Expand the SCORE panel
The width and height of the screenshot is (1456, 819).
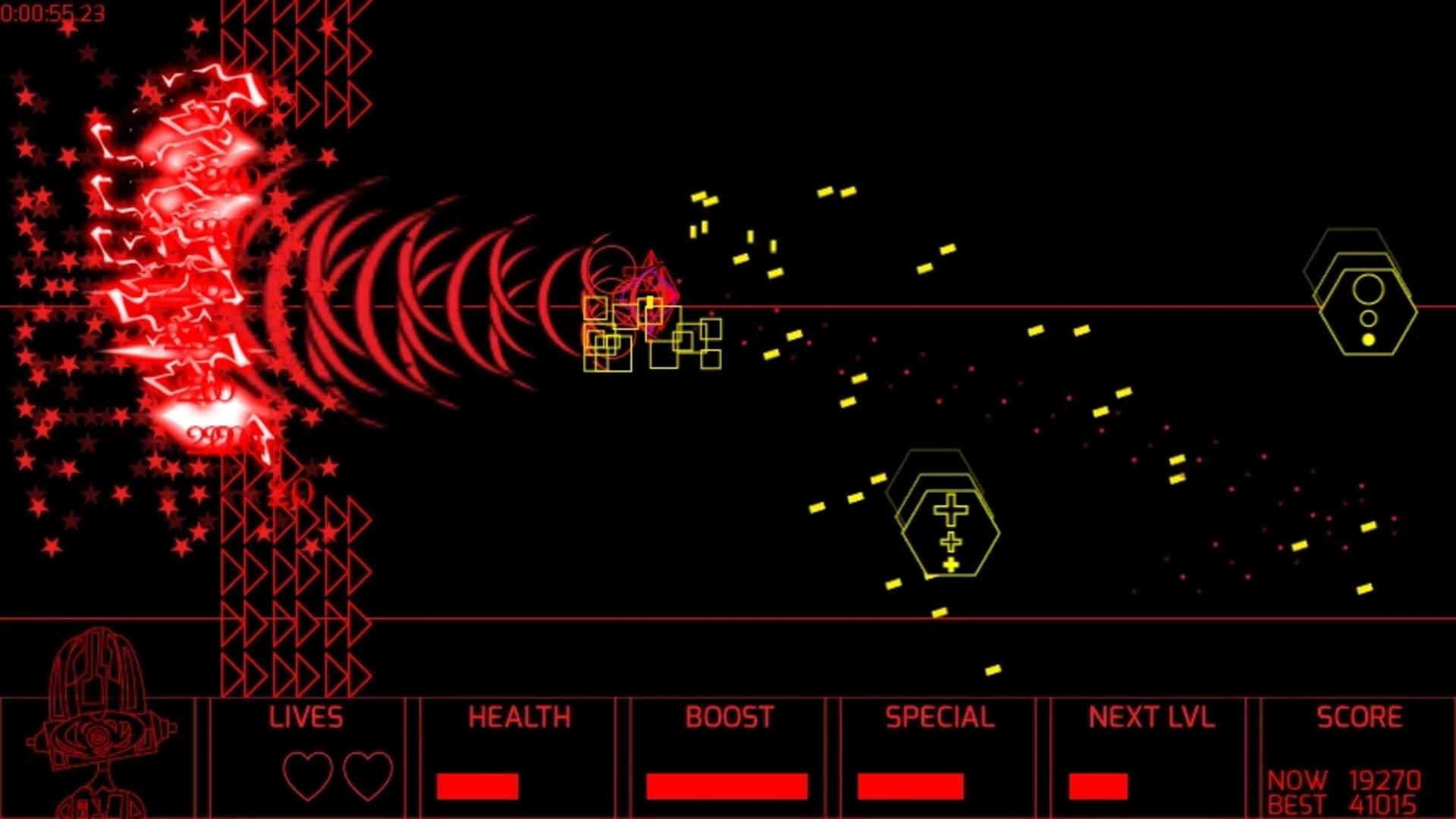click(1358, 716)
